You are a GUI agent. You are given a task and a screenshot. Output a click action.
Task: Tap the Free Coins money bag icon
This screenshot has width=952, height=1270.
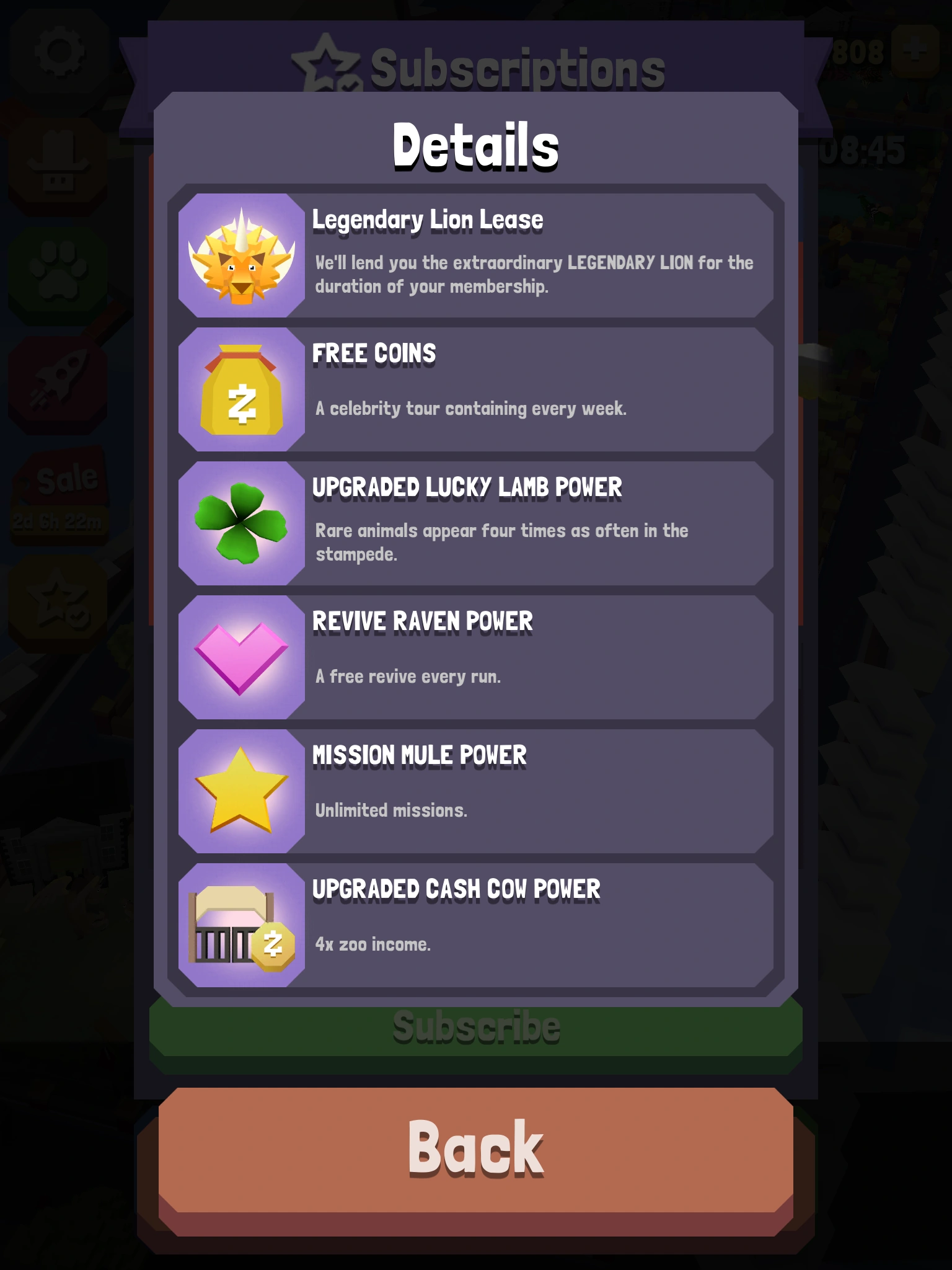coord(242,389)
